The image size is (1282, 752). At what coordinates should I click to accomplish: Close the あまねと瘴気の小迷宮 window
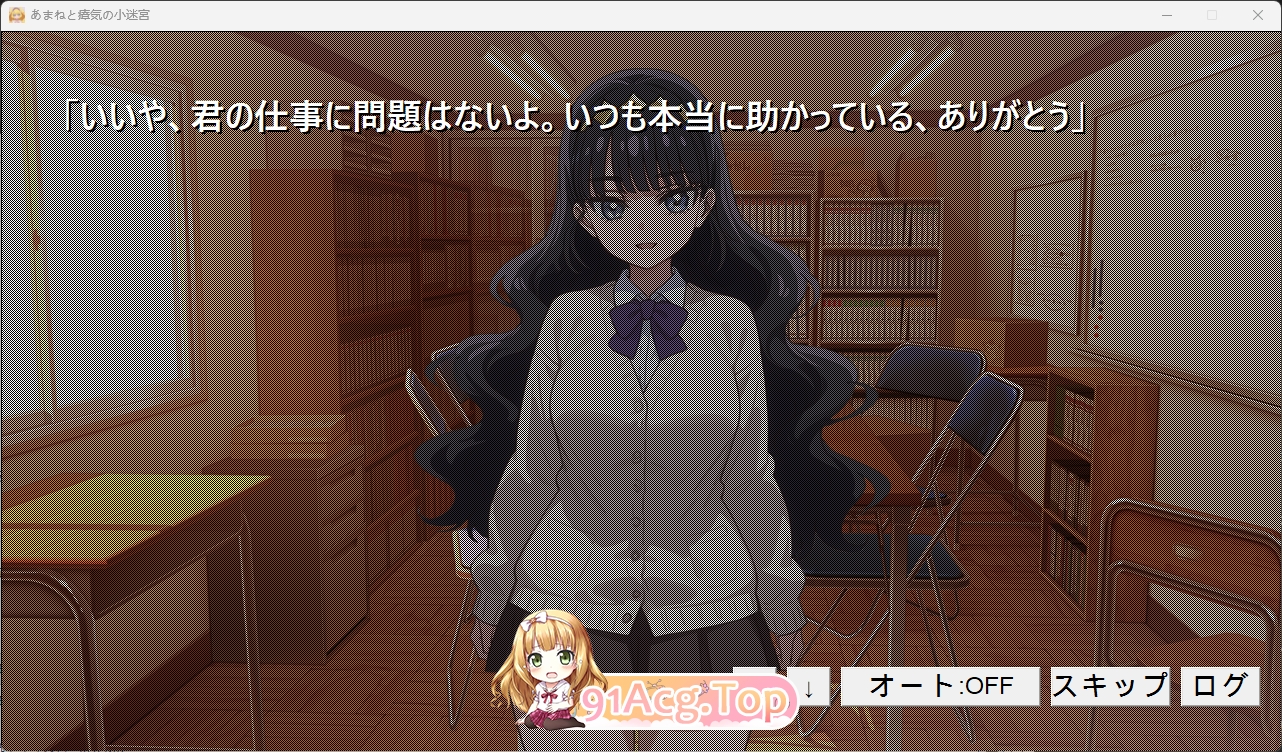click(x=1258, y=15)
